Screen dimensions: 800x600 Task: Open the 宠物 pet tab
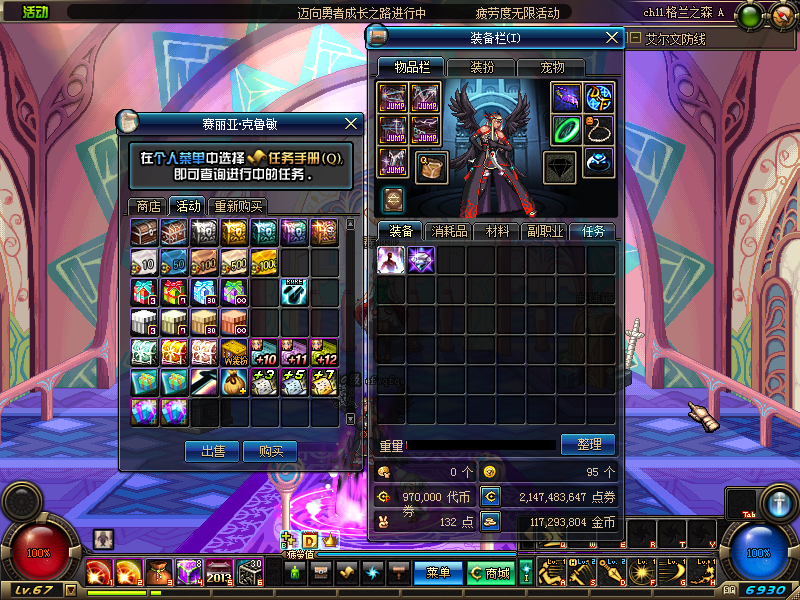click(x=552, y=67)
